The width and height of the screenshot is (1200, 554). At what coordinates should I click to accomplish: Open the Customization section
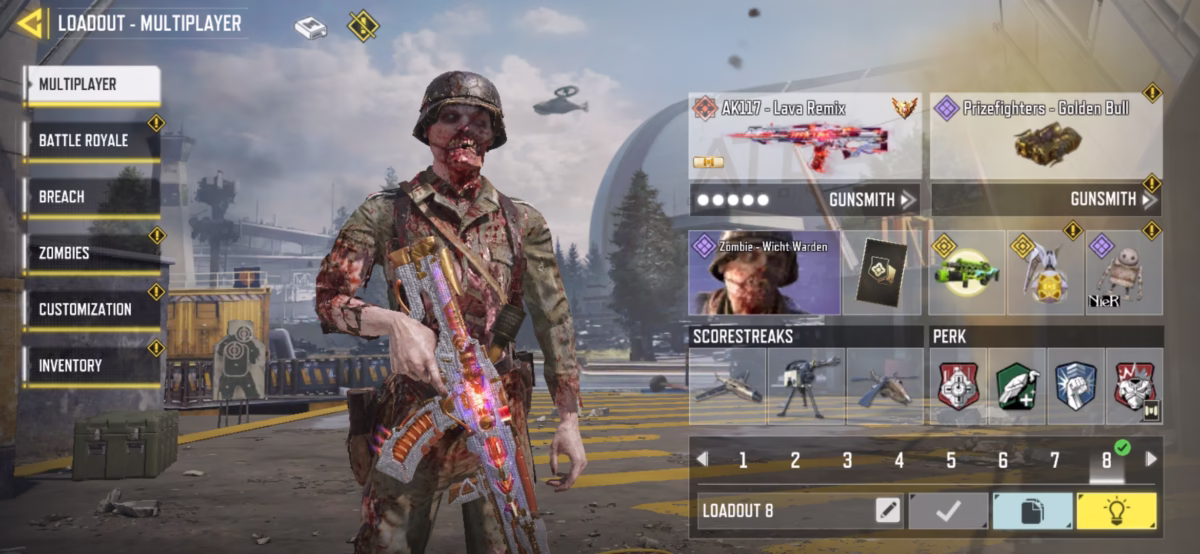pos(92,309)
